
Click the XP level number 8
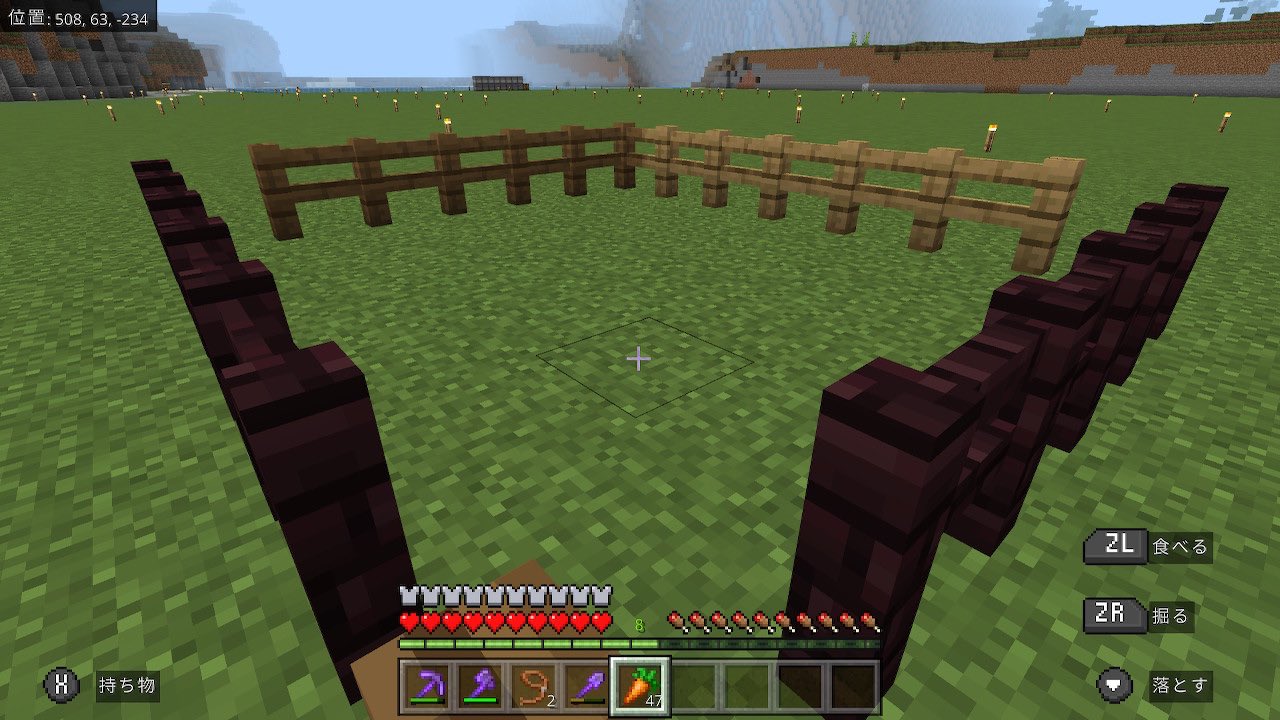[640, 623]
